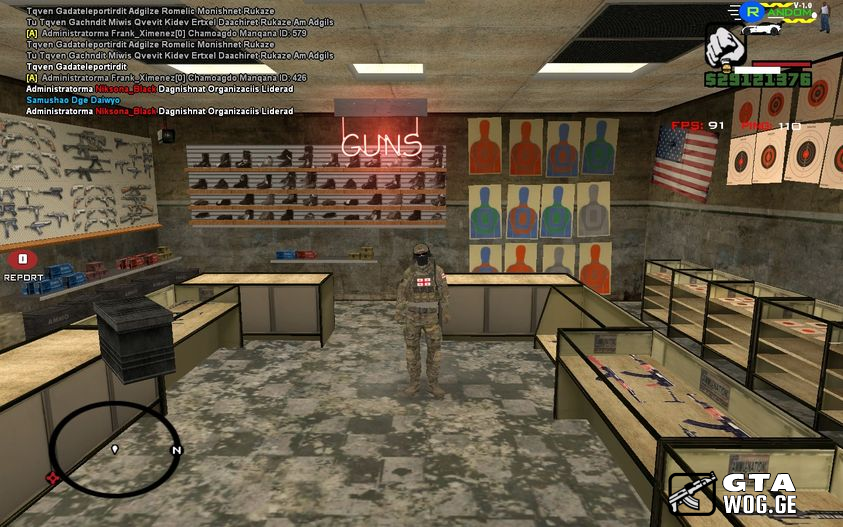843x527 pixels.
Task: Click the north N indicator on the radar
Action: (176, 451)
